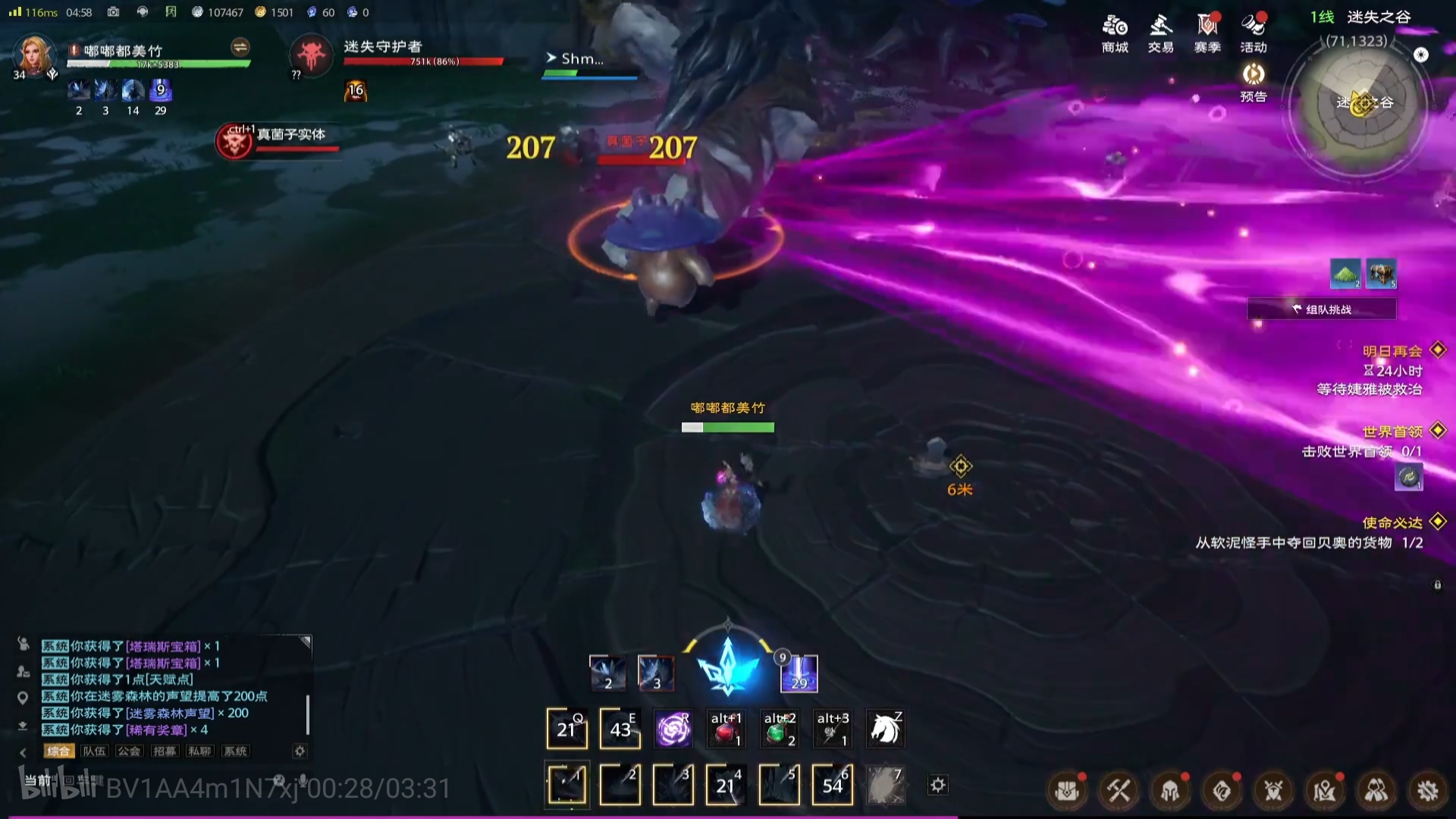Viewport: 1456px width, 819px height.
Task: Use the red health potion slot
Action: [x=726, y=730]
